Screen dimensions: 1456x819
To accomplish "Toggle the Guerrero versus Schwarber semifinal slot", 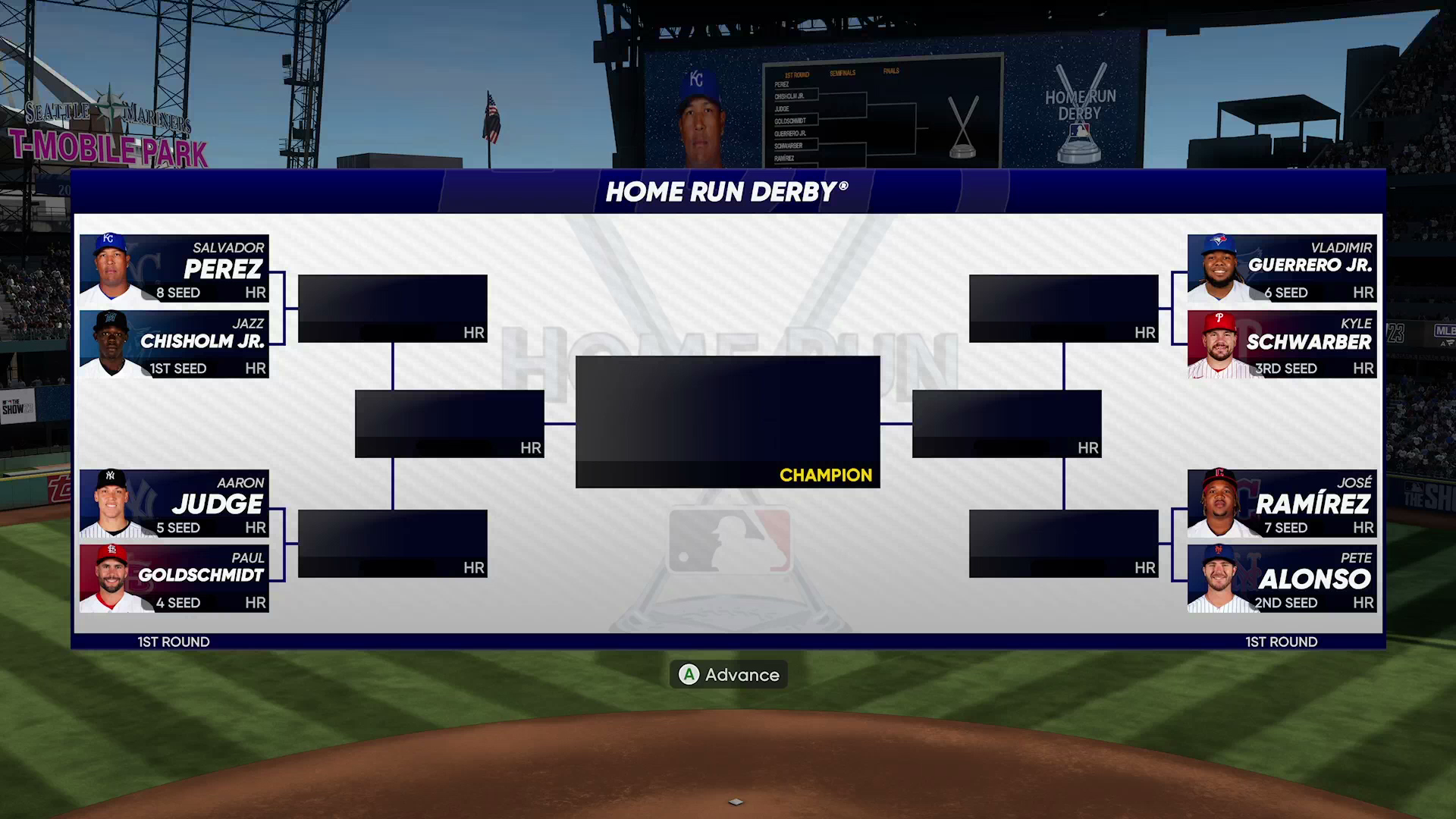I will pos(1064,307).
